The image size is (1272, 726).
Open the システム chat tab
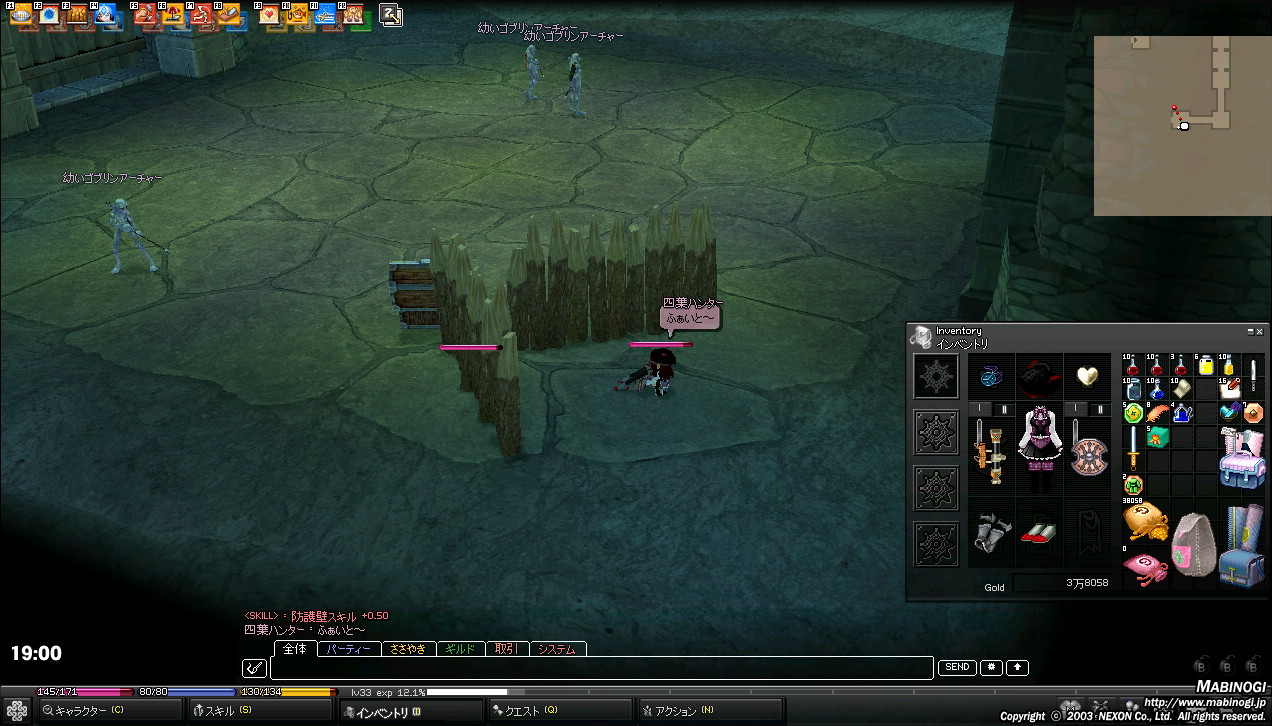(557, 649)
